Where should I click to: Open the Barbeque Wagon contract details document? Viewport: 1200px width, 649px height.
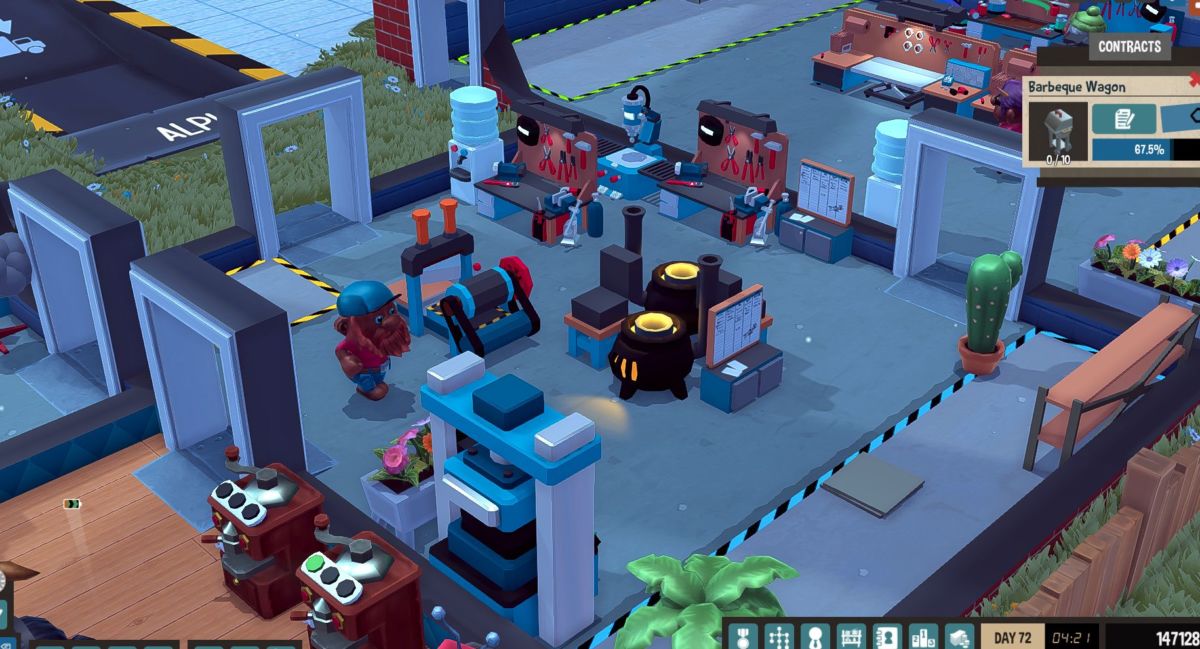point(1124,119)
